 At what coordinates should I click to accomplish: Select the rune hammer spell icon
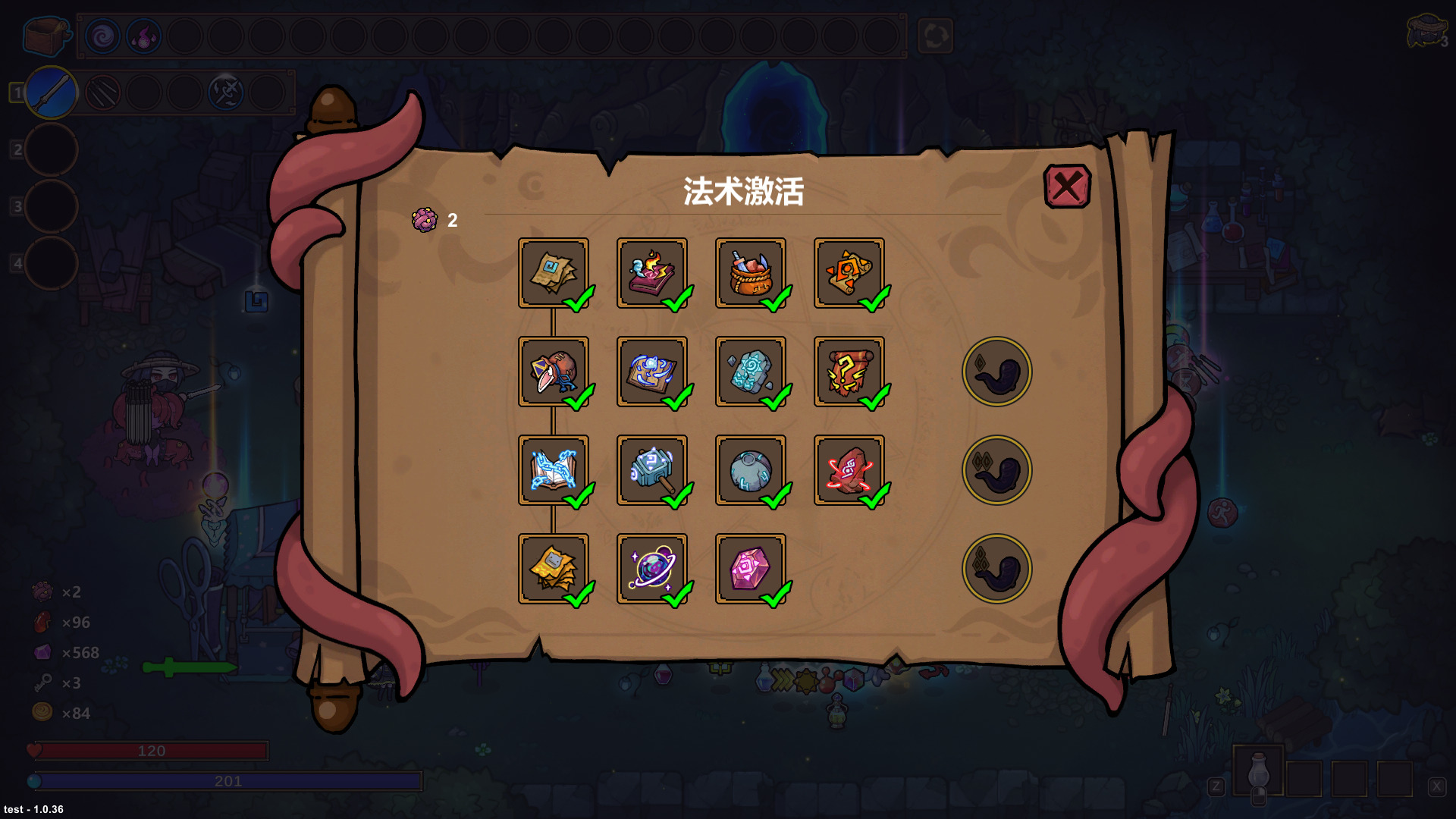[654, 470]
